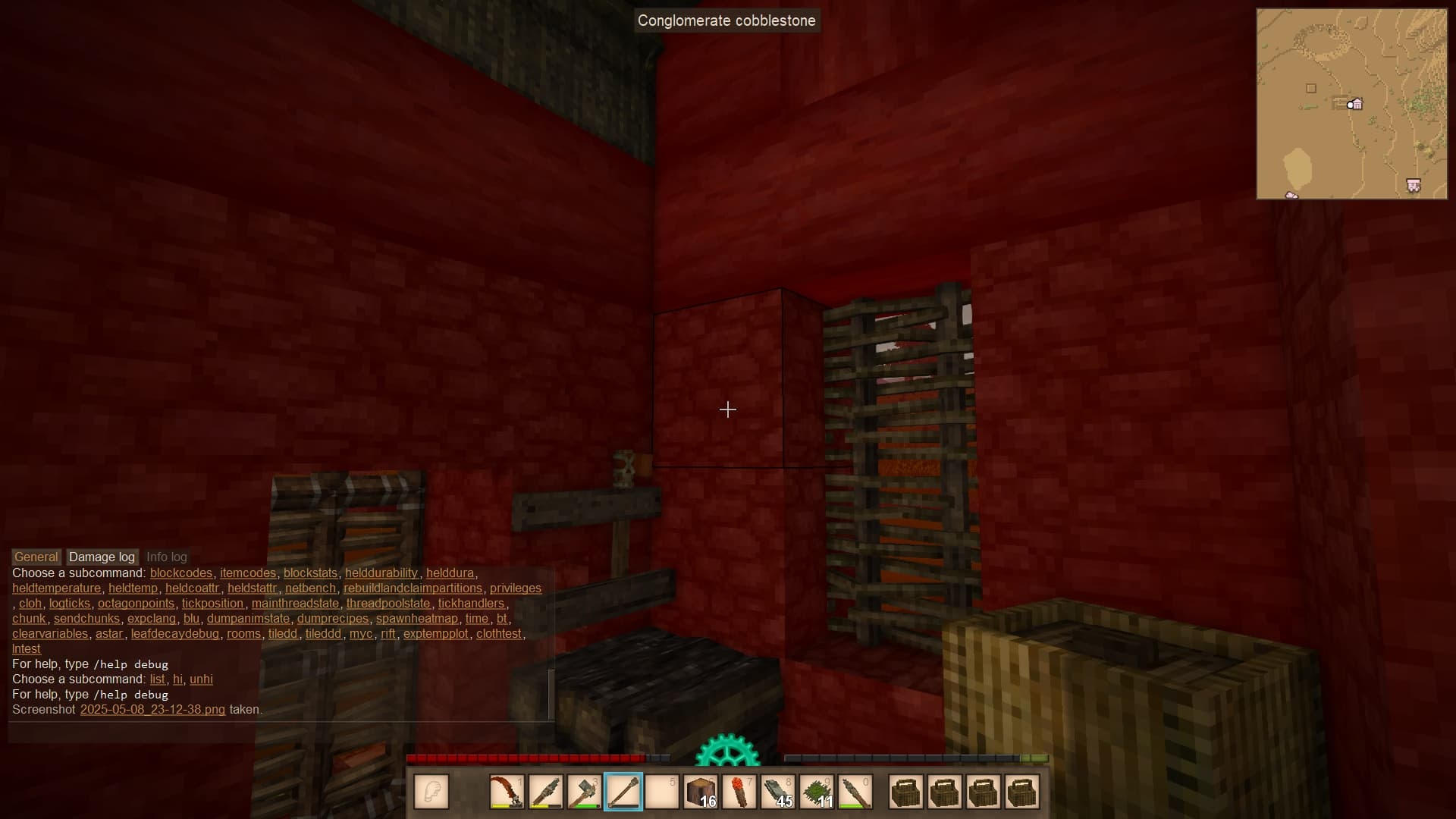Choose the unhi subcommand link
Image resolution: width=1456 pixels, height=819 pixels.
(x=201, y=679)
